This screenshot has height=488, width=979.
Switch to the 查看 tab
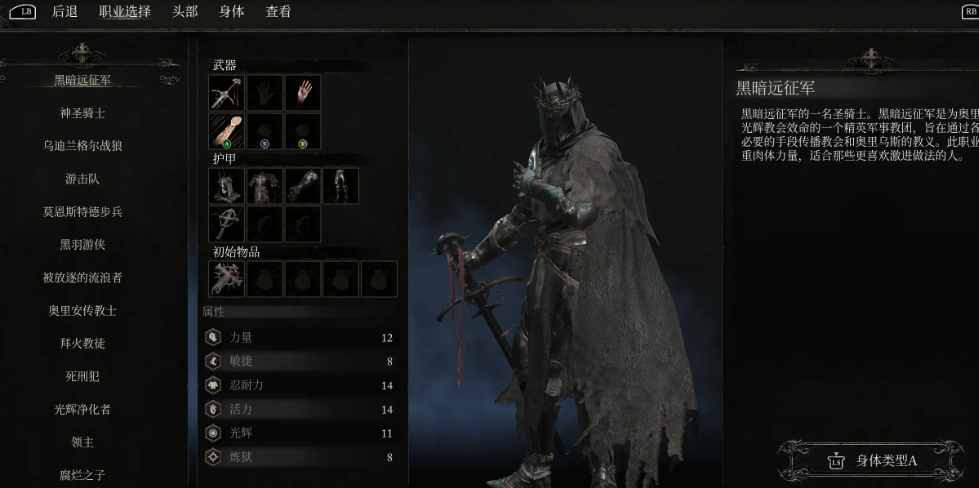coord(279,12)
